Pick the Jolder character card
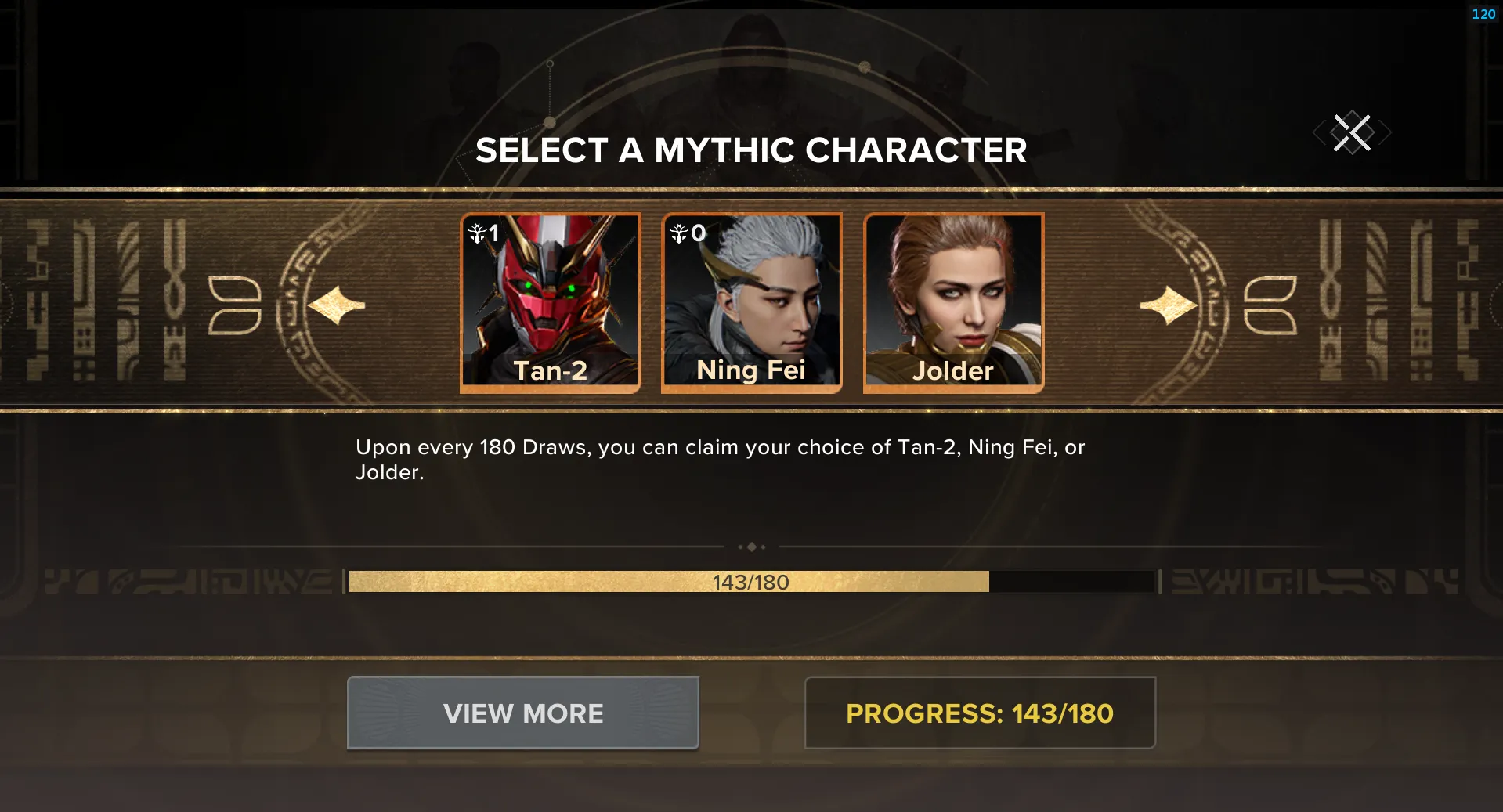Viewport: 1503px width, 812px height. coord(953,302)
